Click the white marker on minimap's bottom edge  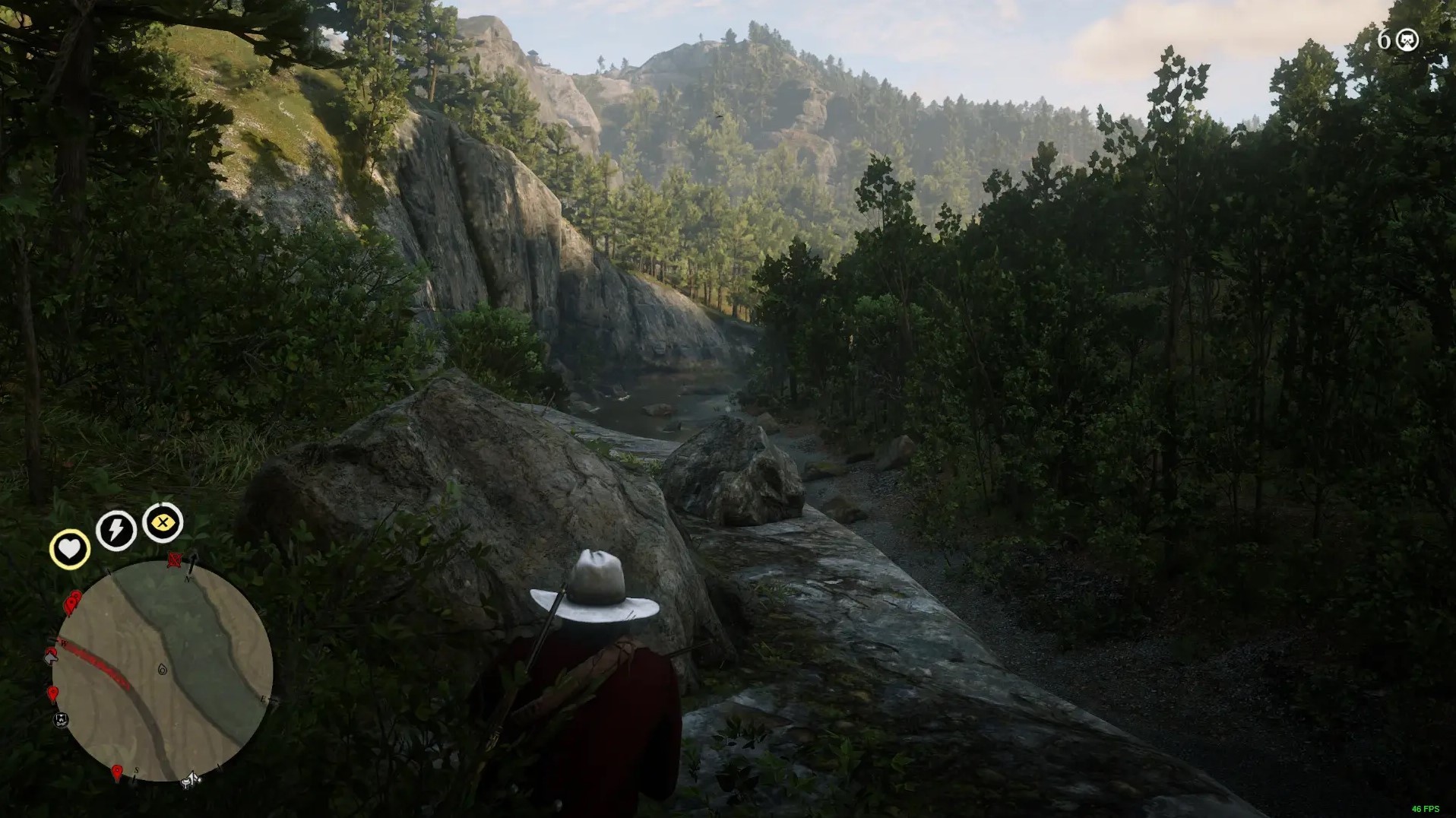point(191,779)
